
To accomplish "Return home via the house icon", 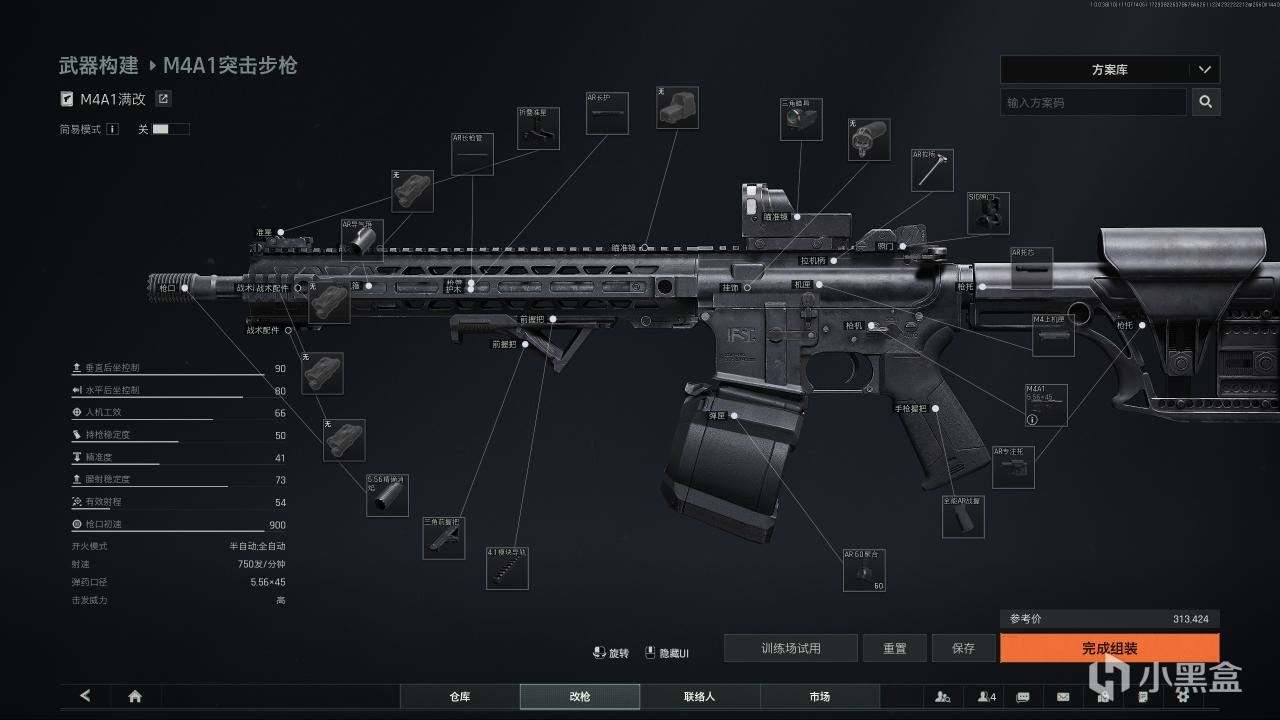I will (x=135, y=696).
